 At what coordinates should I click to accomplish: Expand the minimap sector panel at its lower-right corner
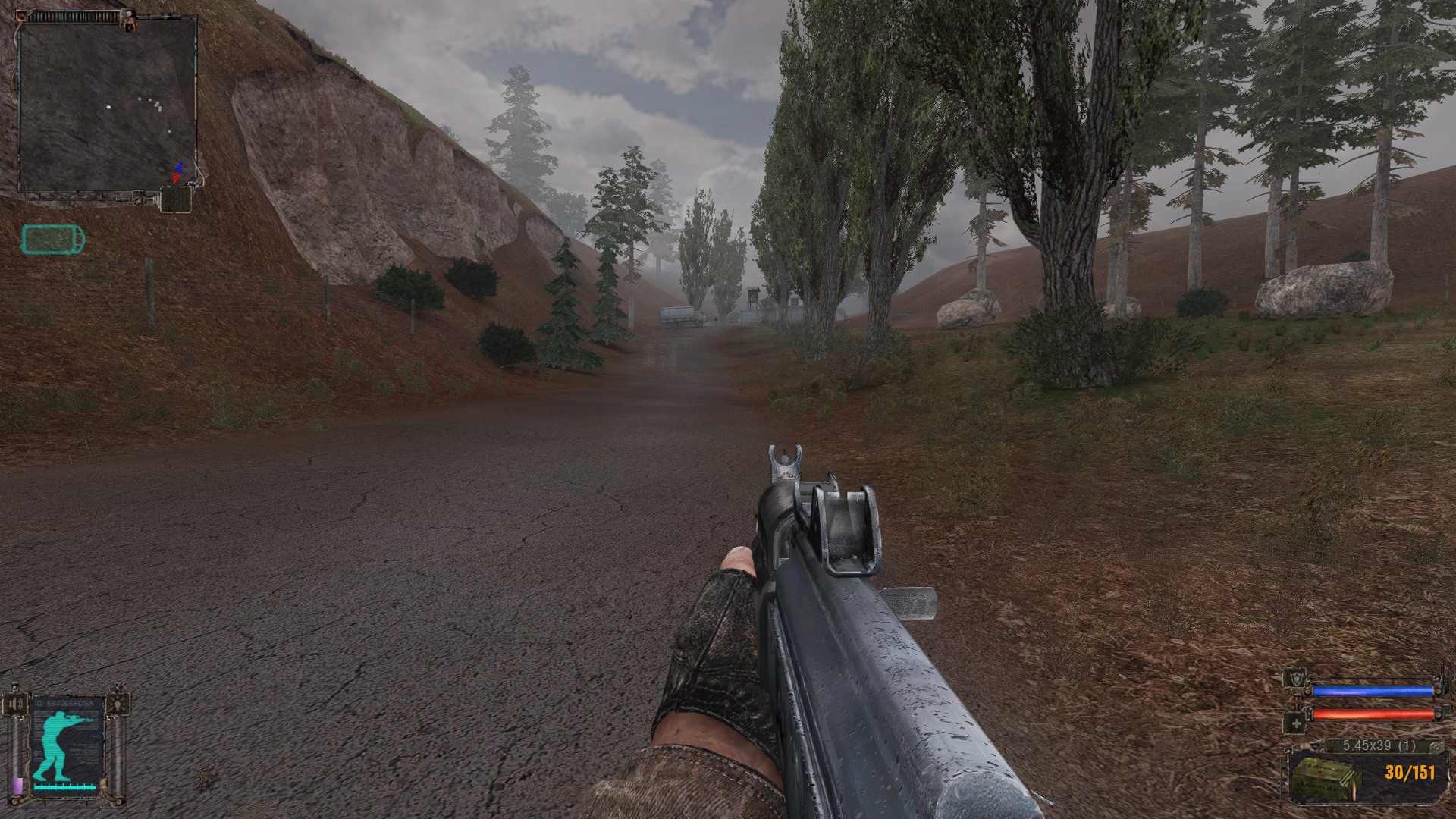(x=176, y=199)
